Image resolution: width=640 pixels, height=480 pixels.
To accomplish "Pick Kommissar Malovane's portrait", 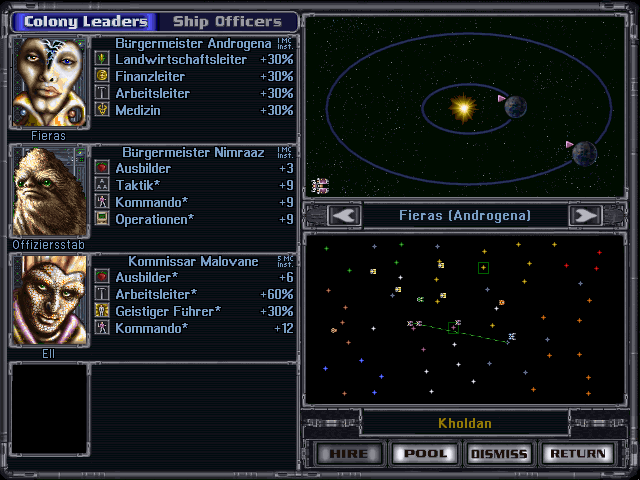I will point(50,300).
